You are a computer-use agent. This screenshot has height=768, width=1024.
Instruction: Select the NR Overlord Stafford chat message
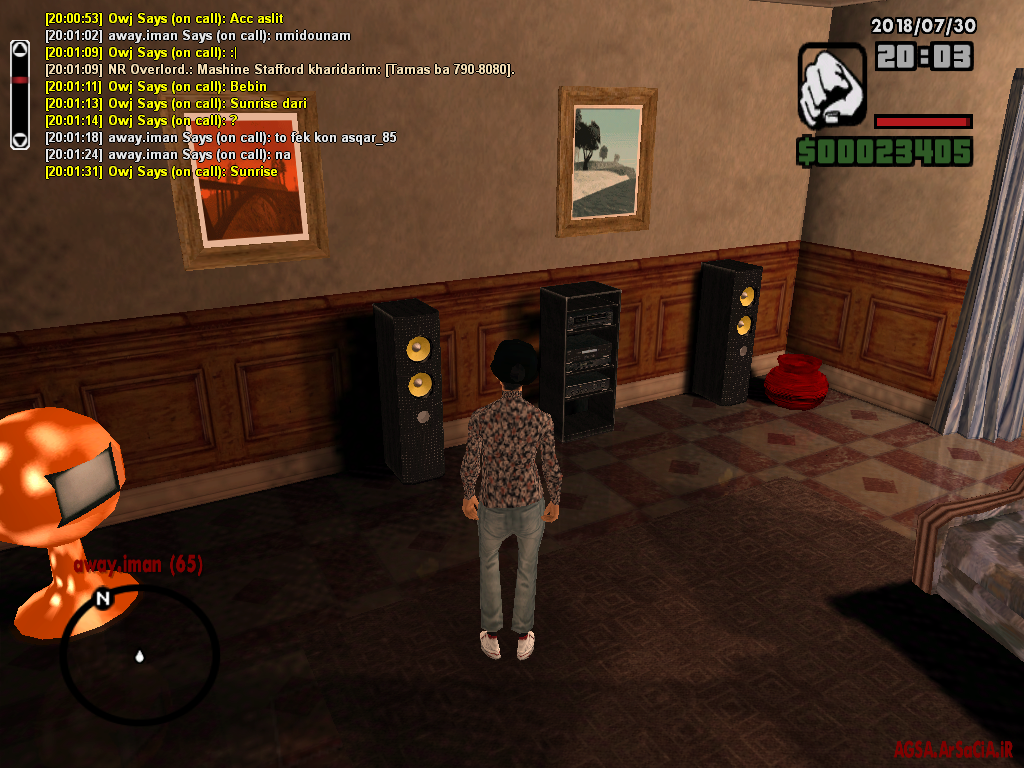coord(280,69)
